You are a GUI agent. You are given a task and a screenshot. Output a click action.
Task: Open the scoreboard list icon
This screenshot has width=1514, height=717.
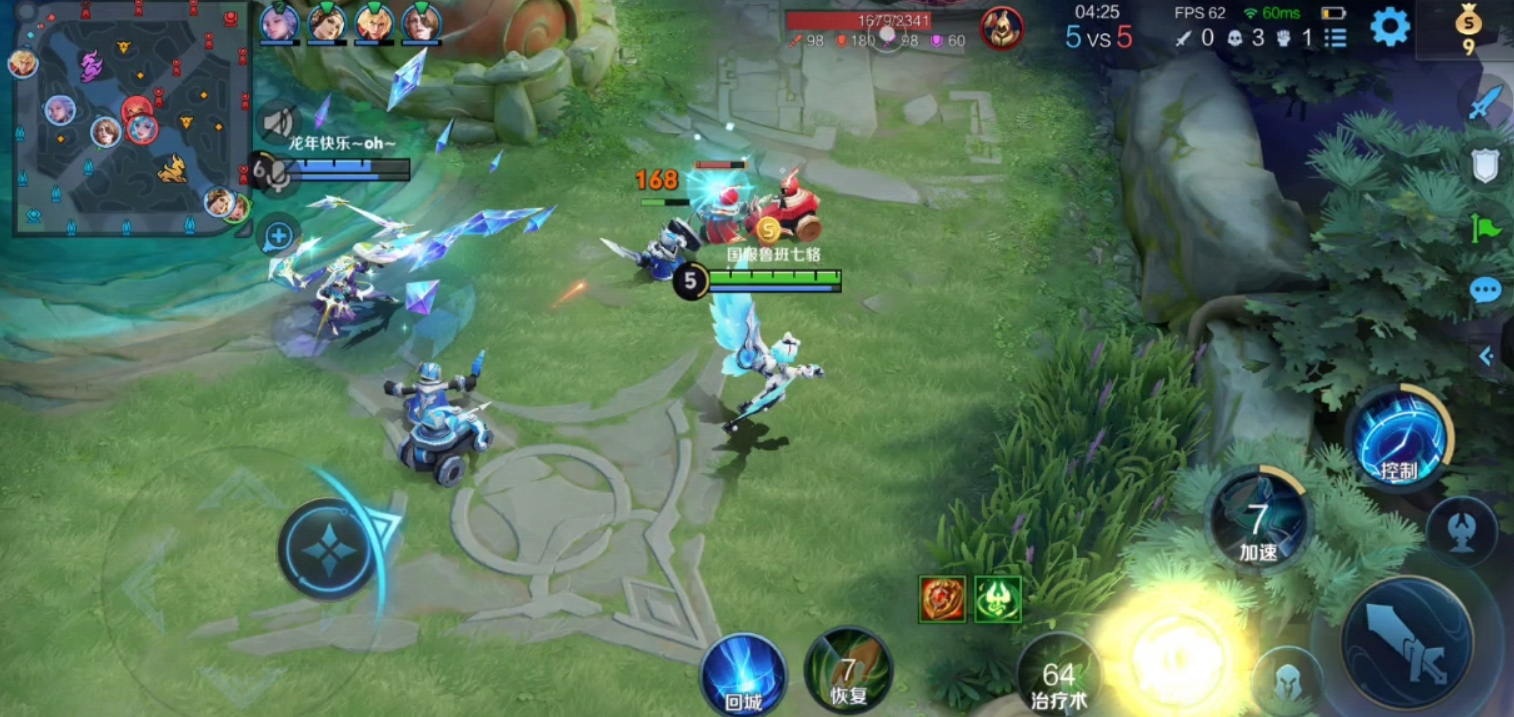coord(1335,38)
